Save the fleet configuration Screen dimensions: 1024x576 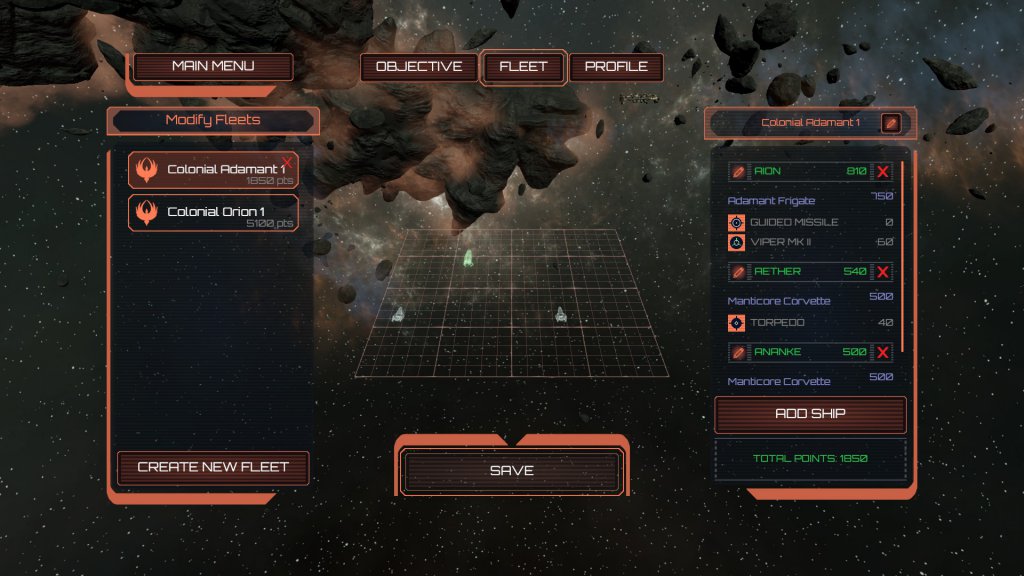point(512,471)
